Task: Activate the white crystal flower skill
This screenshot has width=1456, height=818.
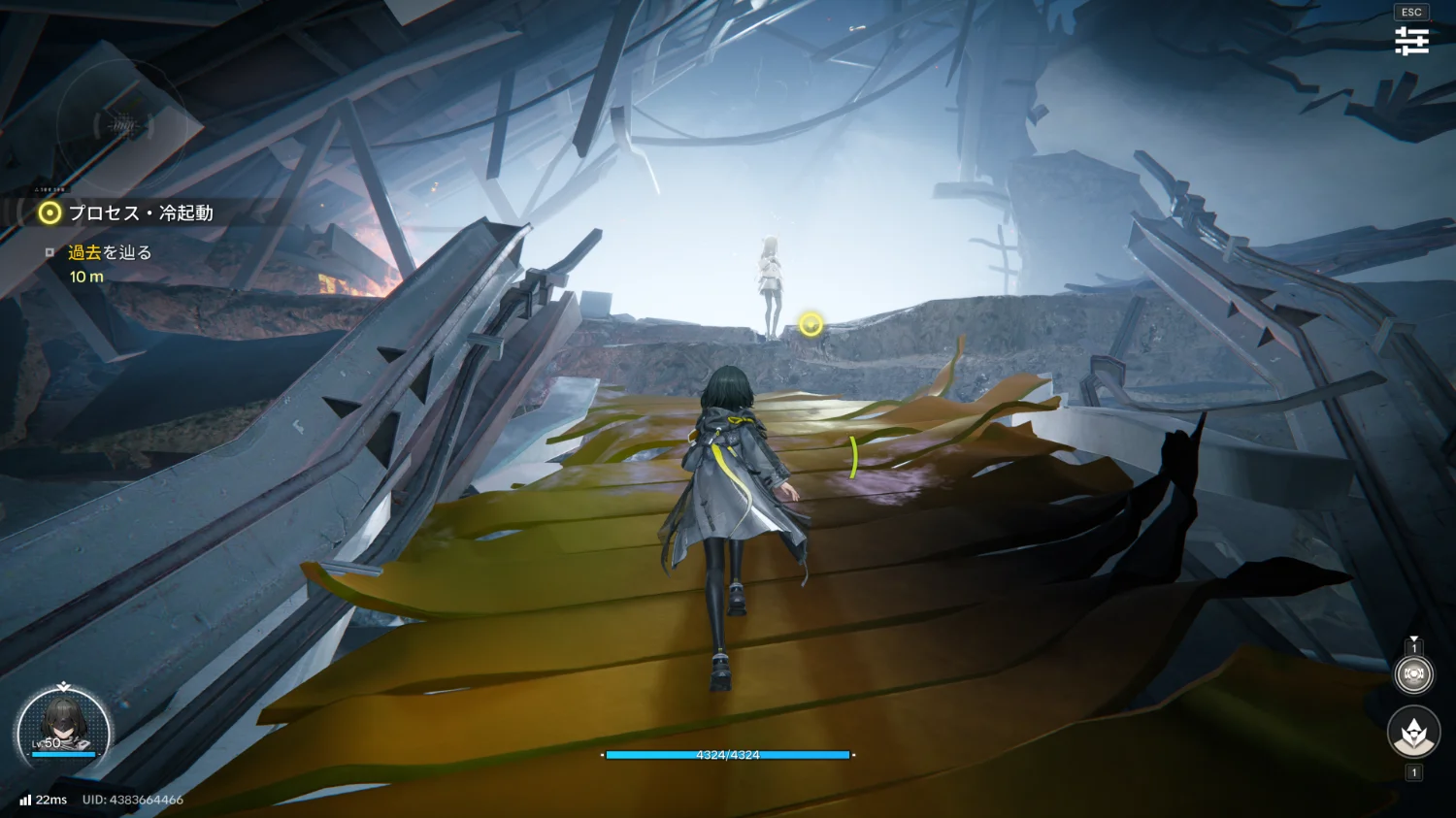Action: coord(1413,733)
